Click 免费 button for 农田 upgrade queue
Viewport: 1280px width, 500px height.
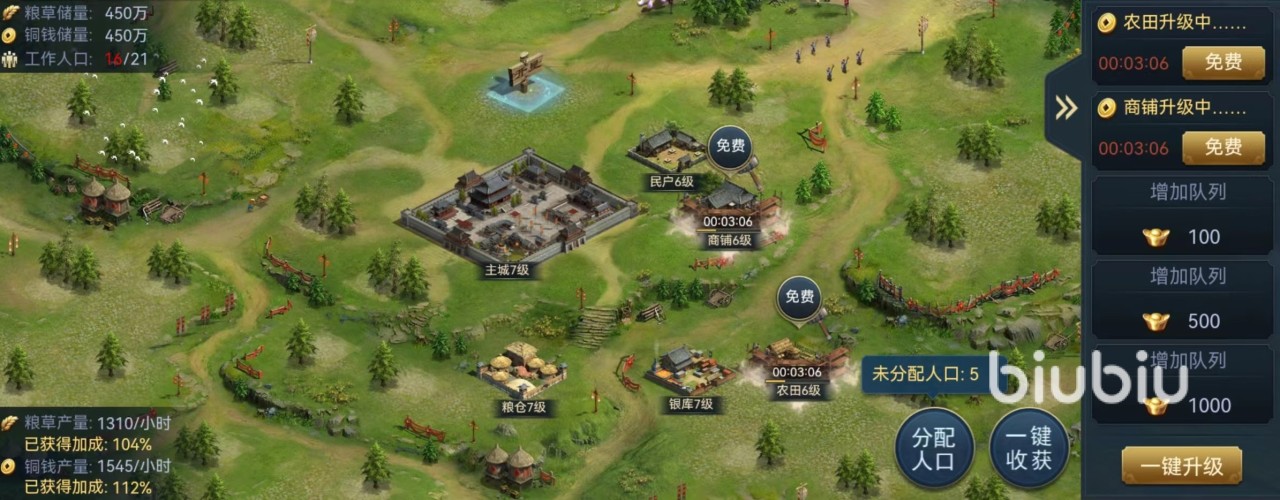tap(1222, 63)
